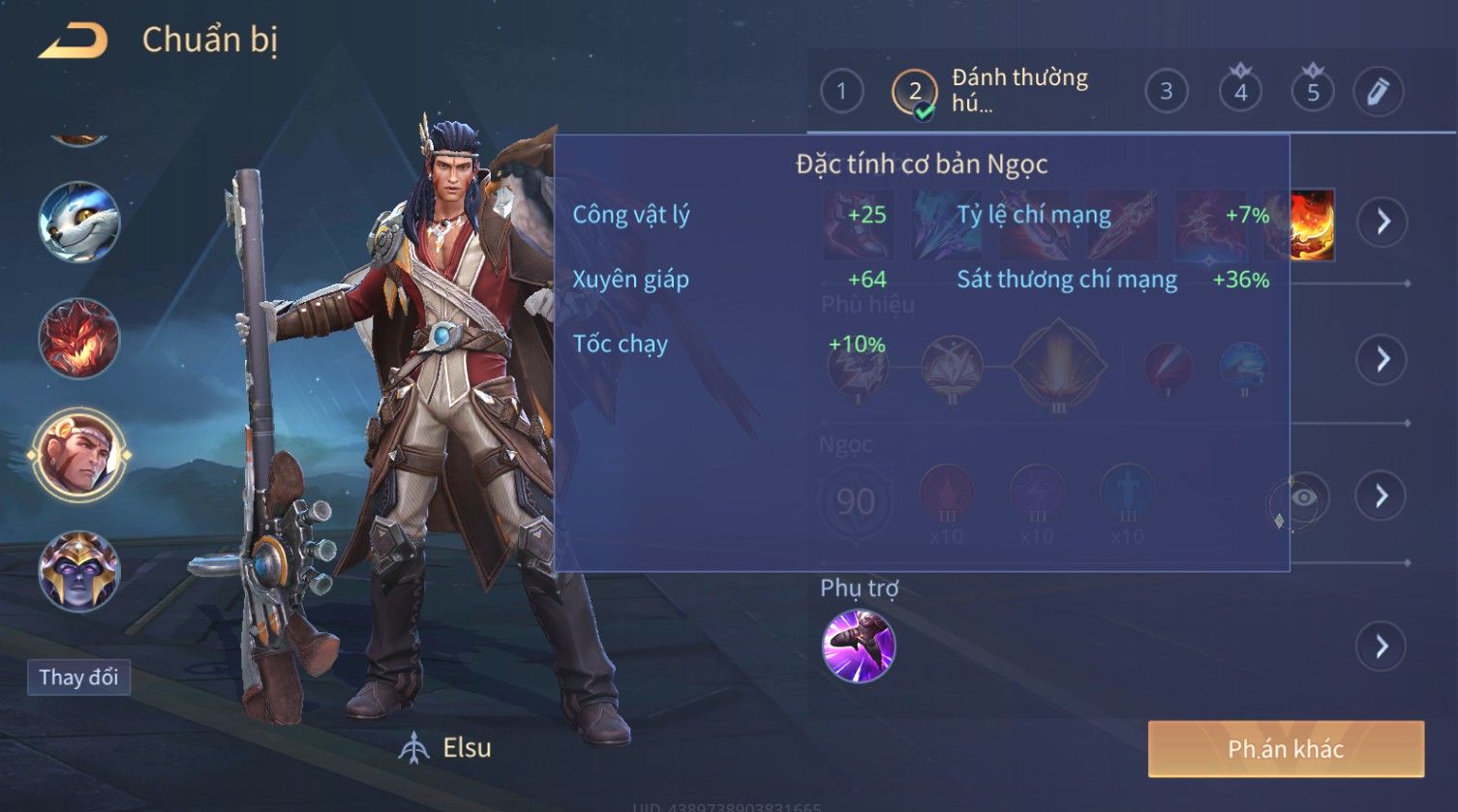Viewport: 1458px width, 812px height.
Task: Open the Ngọc gem page arrow
Action: [1382, 496]
